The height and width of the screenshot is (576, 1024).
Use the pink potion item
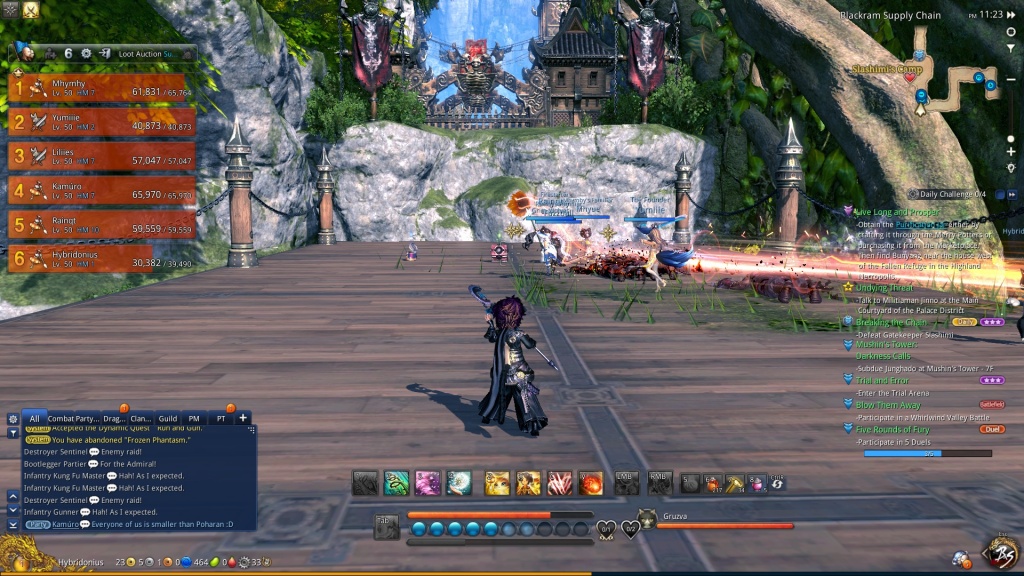click(757, 484)
